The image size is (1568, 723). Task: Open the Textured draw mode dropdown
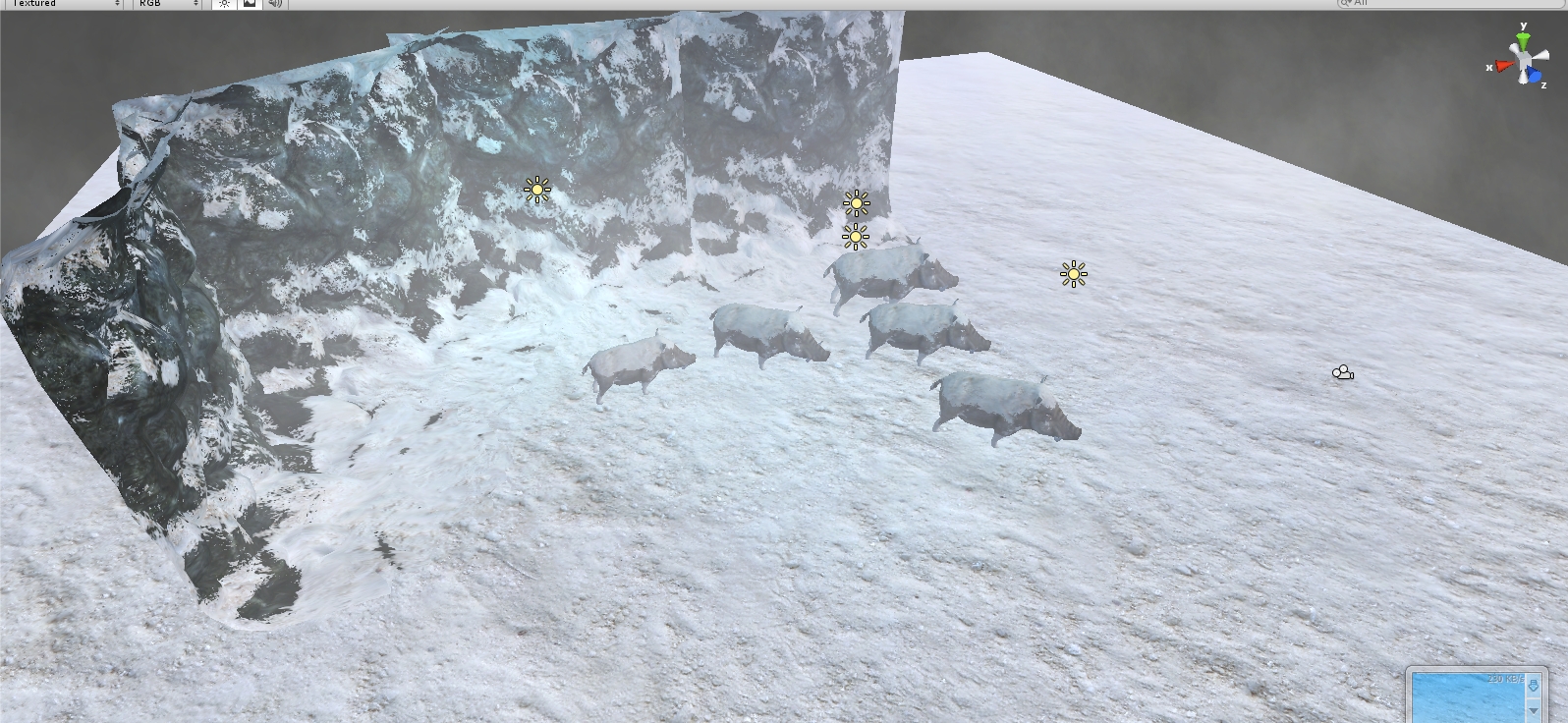[x=65, y=4]
